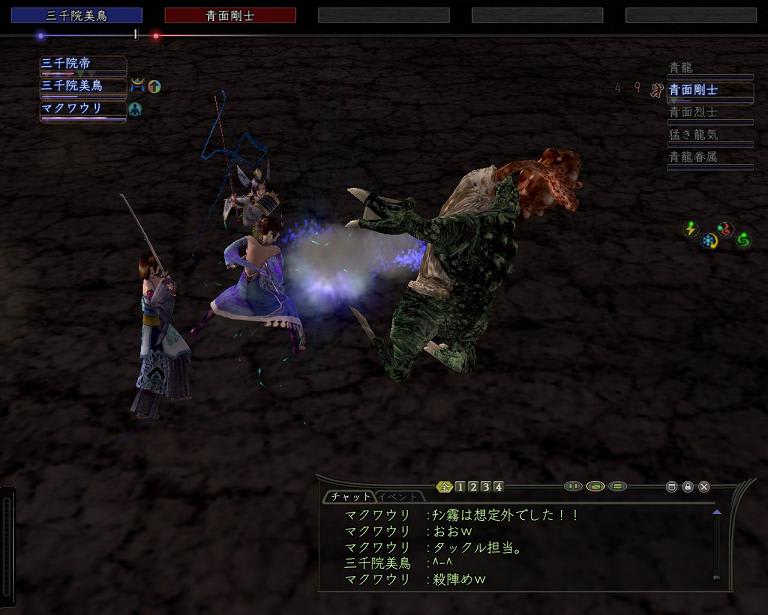768x615 pixels.
Task: Select chat channel 2
Action: (473, 487)
